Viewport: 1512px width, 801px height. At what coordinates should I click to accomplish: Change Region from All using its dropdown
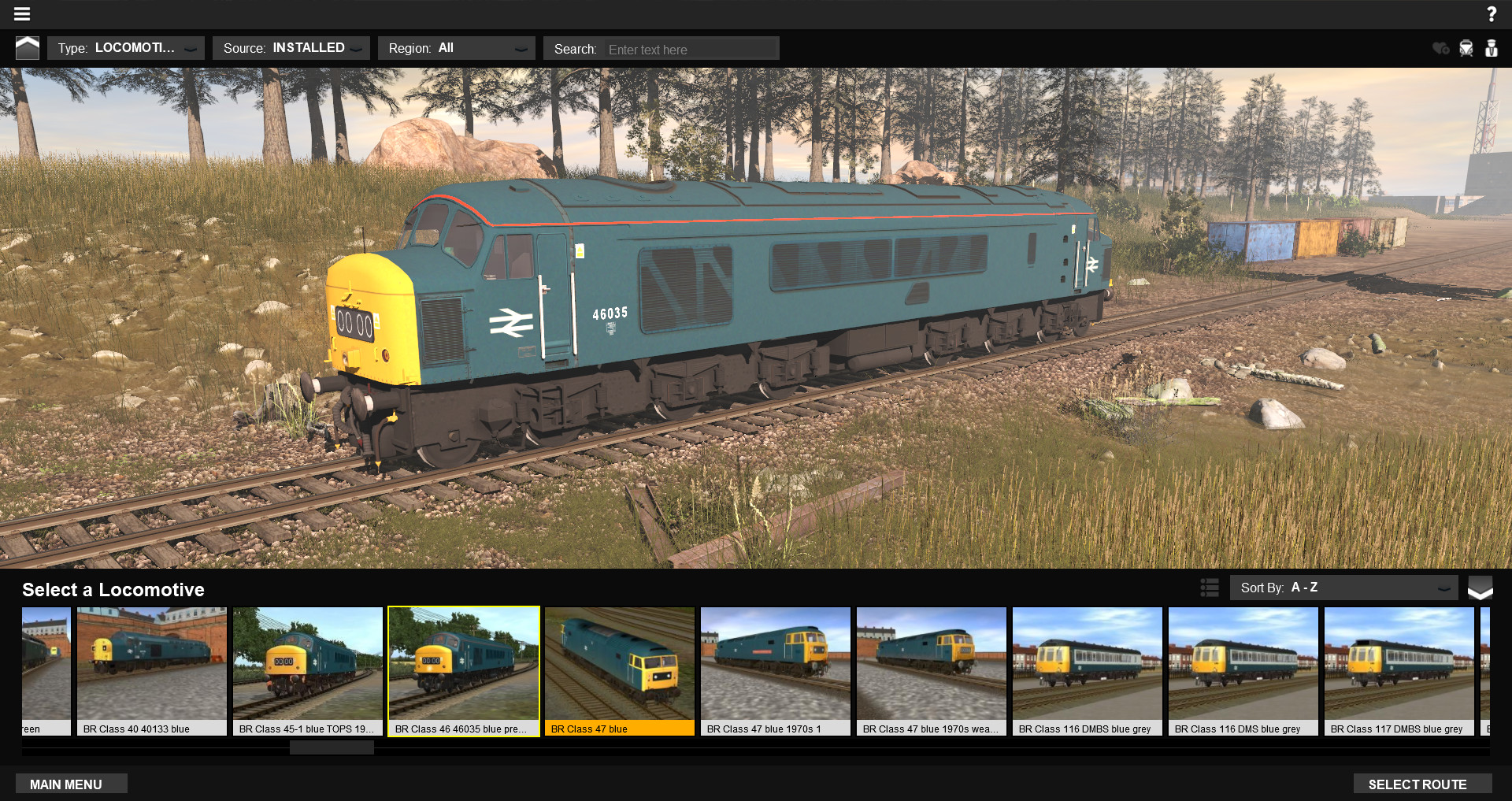457,47
